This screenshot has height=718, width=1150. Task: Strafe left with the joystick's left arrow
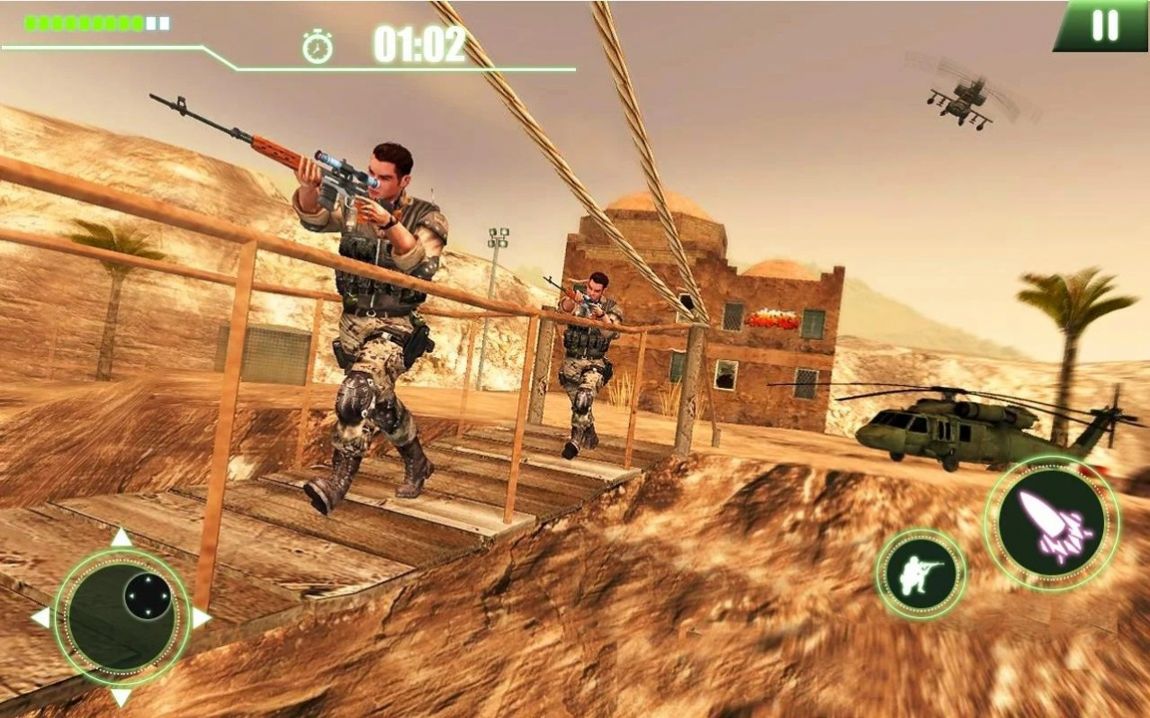(x=41, y=617)
